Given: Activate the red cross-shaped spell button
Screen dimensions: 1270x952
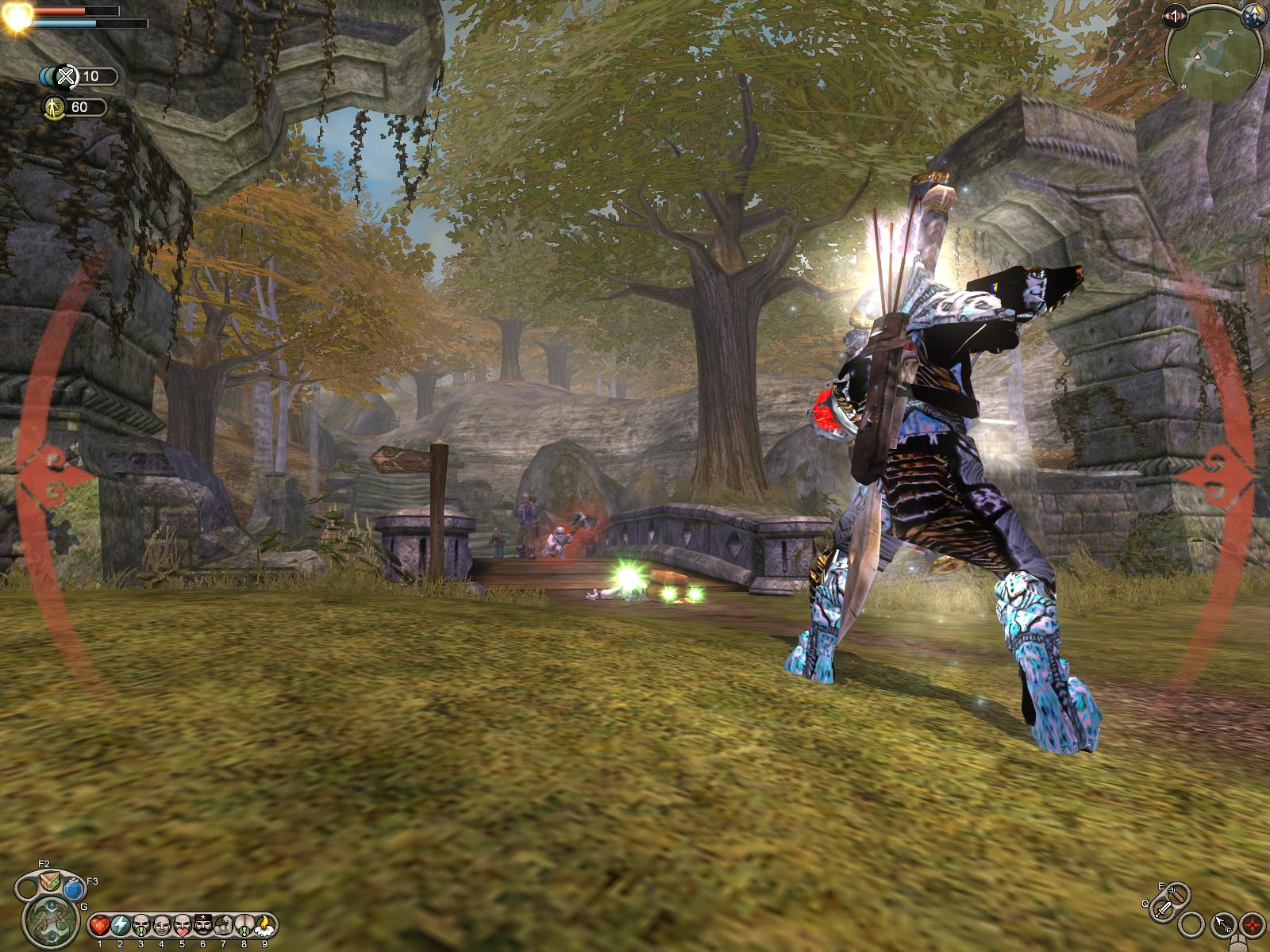Looking at the screenshot, I should tap(1253, 923).
